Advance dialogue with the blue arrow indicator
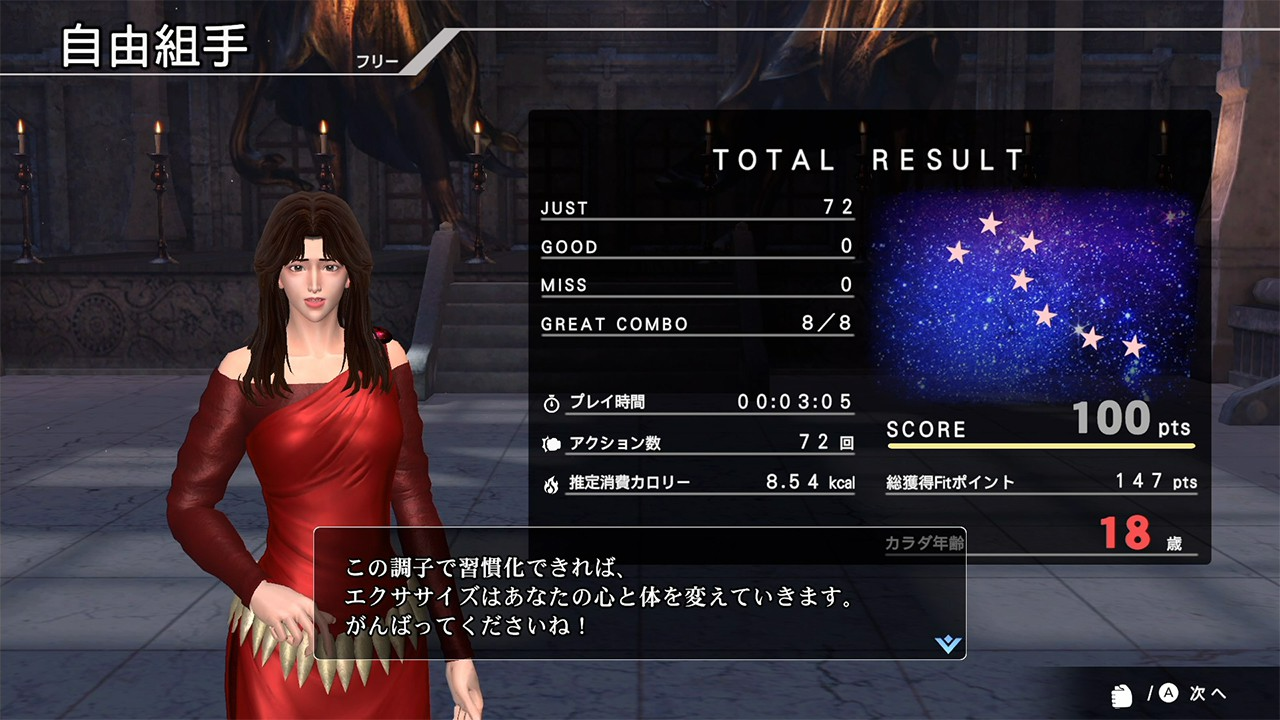Image resolution: width=1280 pixels, height=720 pixels. pyautogui.click(x=947, y=644)
